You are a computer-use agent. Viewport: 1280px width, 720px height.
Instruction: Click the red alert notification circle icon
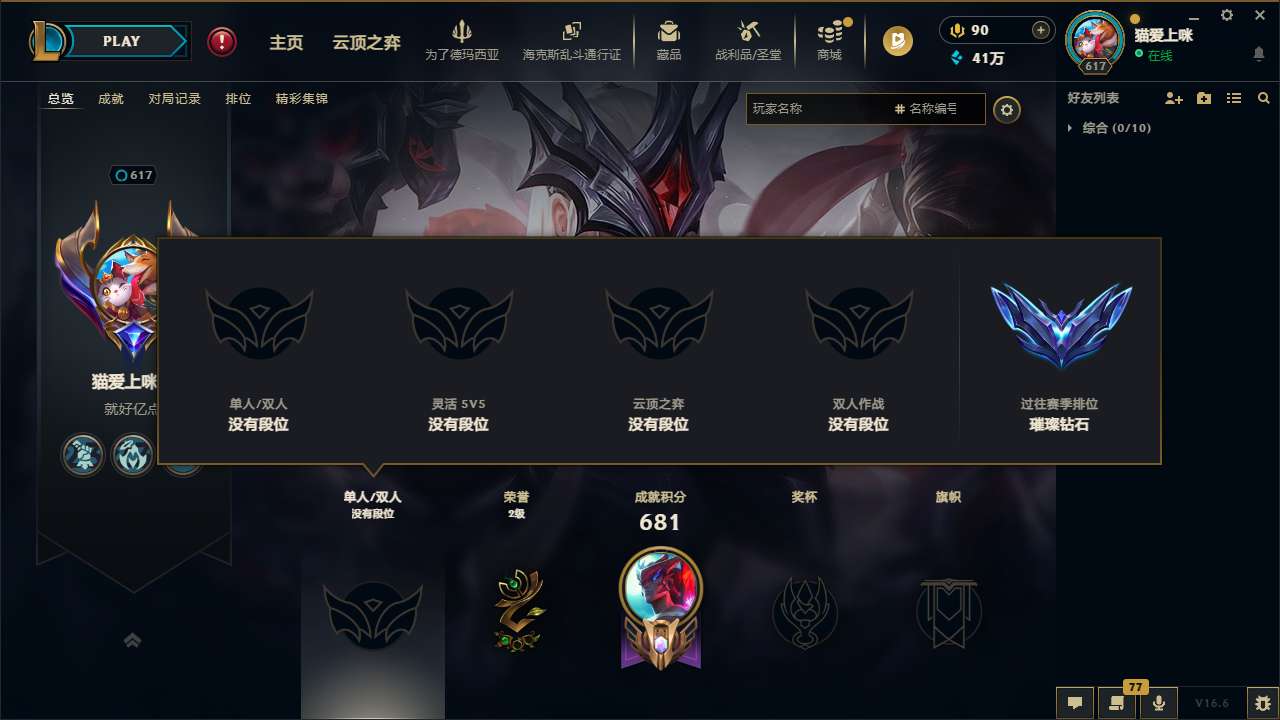pyautogui.click(x=221, y=42)
